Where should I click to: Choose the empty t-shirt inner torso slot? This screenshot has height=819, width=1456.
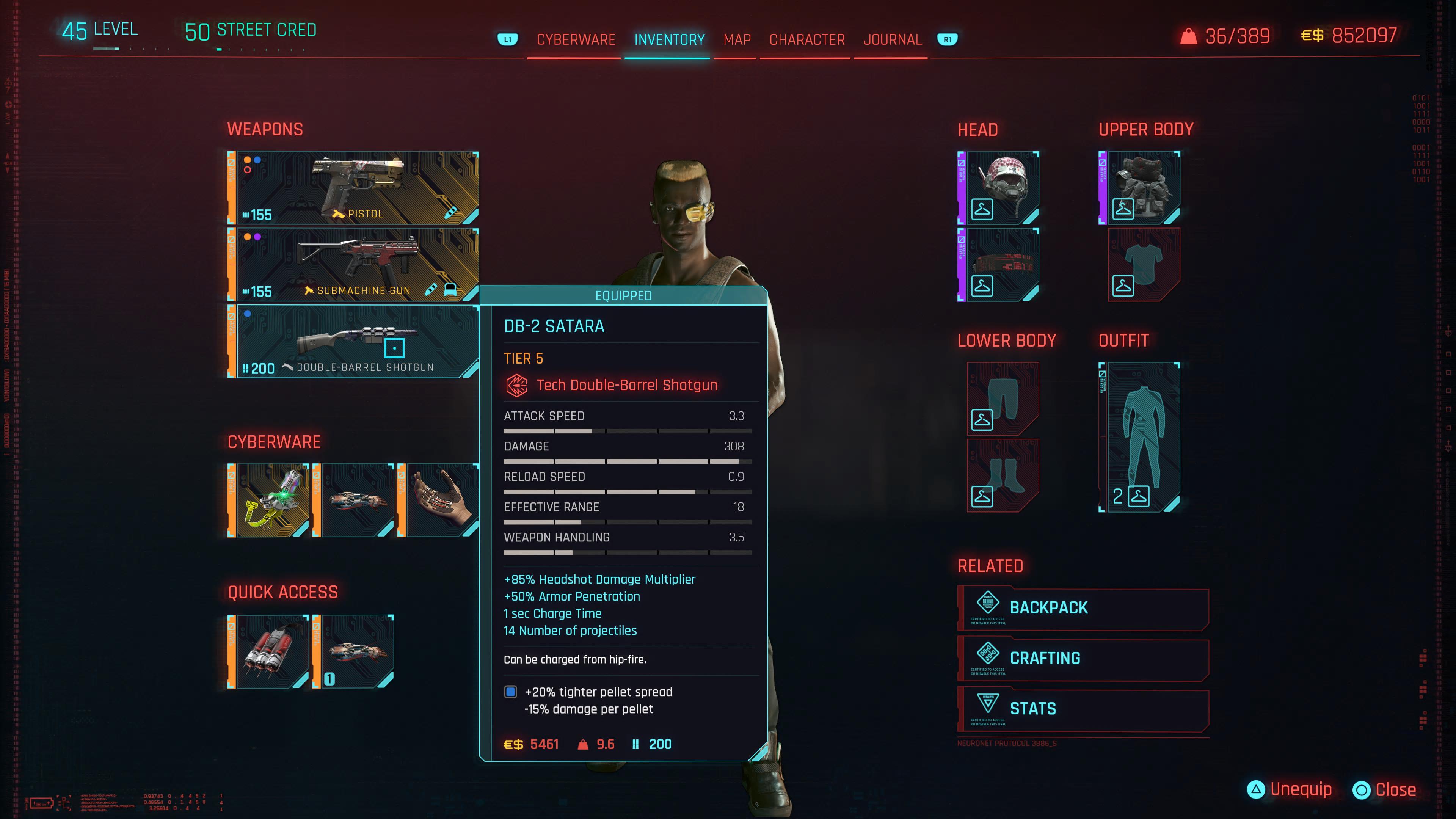[1143, 265]
